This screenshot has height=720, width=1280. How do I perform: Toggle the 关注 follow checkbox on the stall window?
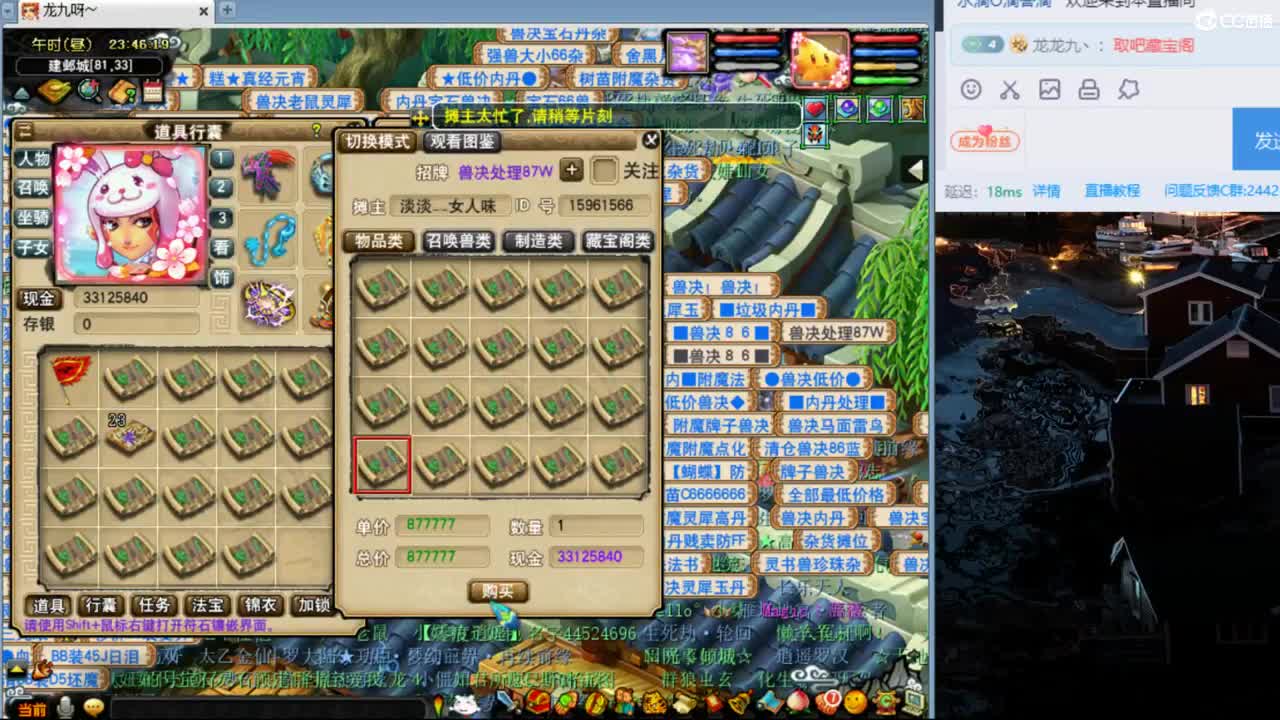(604, 170)
